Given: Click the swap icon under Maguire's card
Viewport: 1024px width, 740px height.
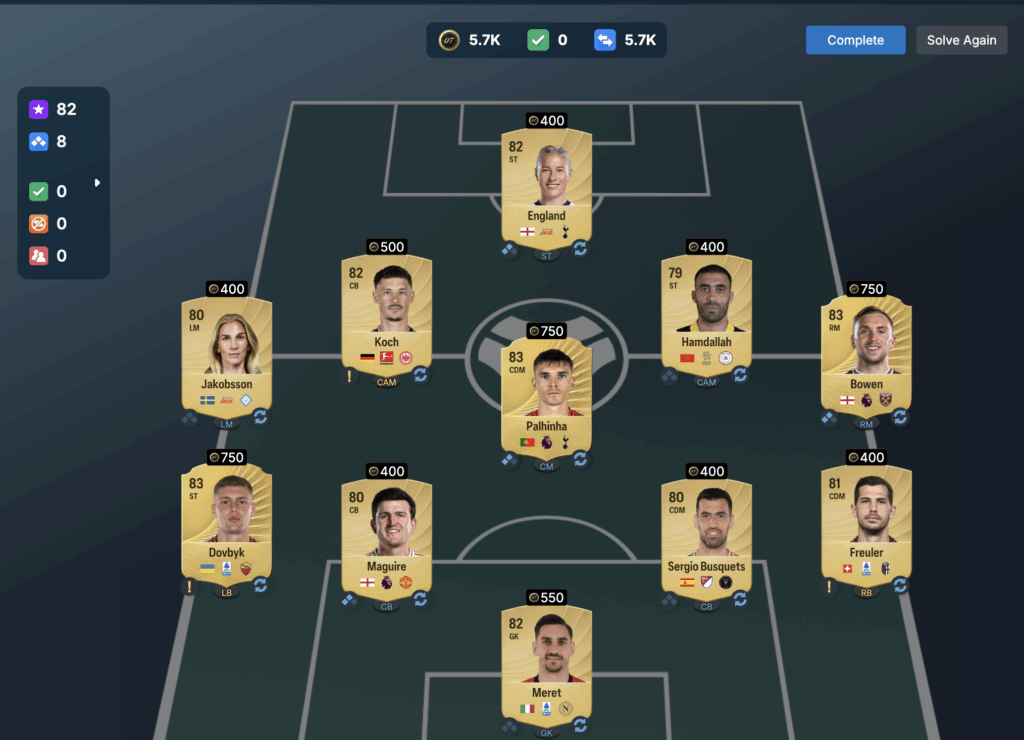Looking at the screenshot, I should pyautogui.click(x=420, y=599).
